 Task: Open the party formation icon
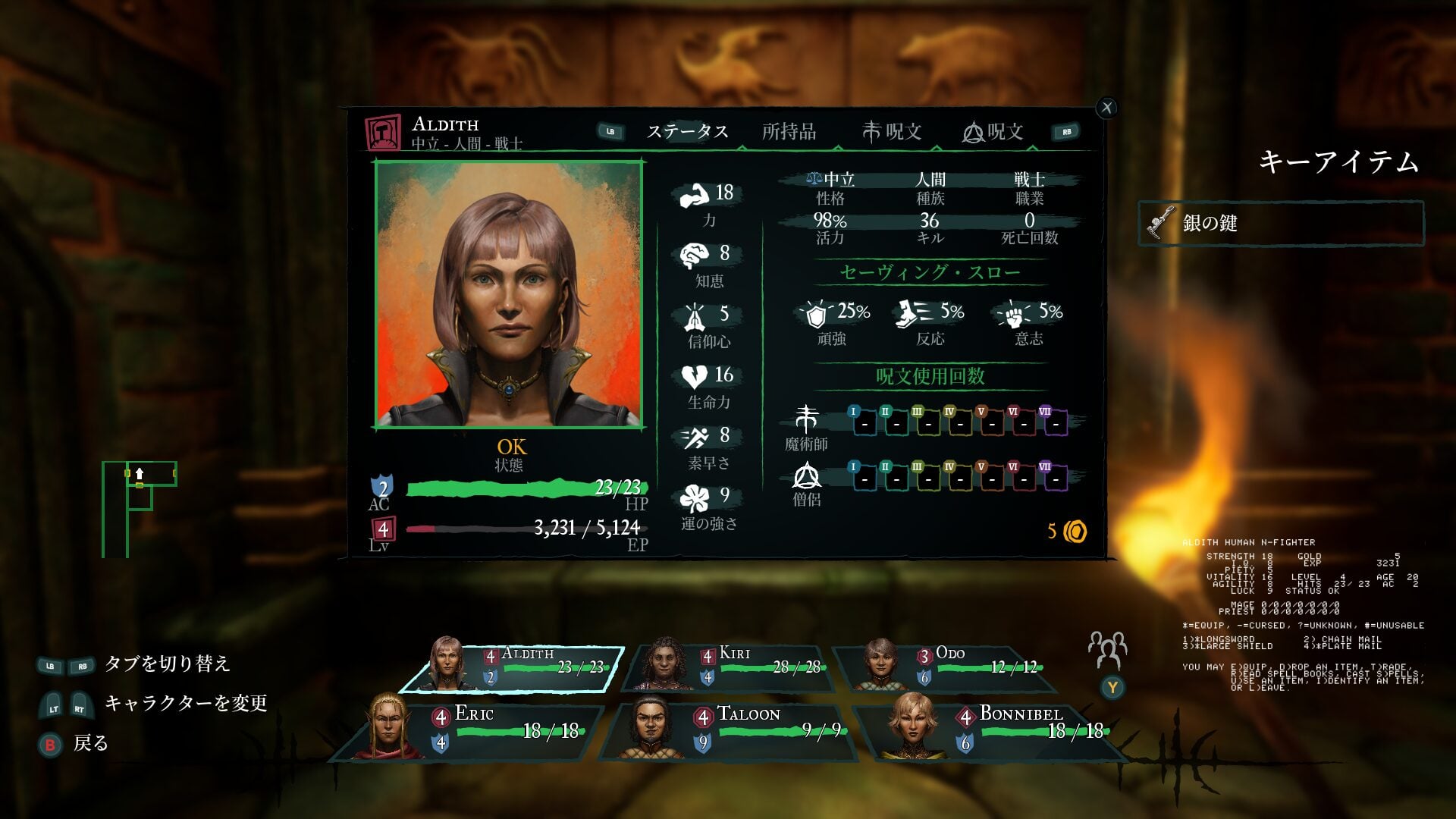1107,649
